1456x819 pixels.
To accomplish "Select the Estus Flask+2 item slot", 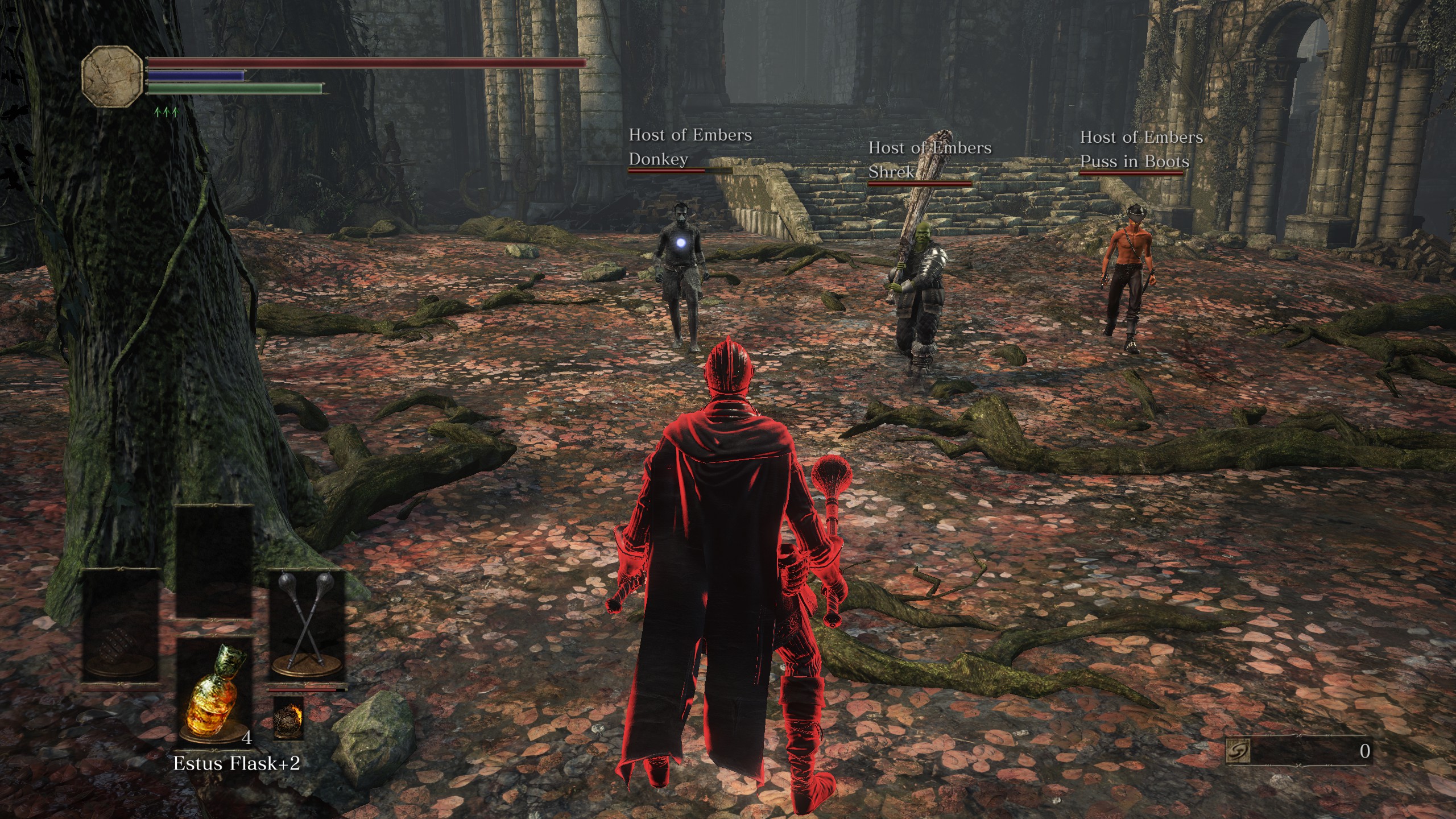I will pos(214,692).
